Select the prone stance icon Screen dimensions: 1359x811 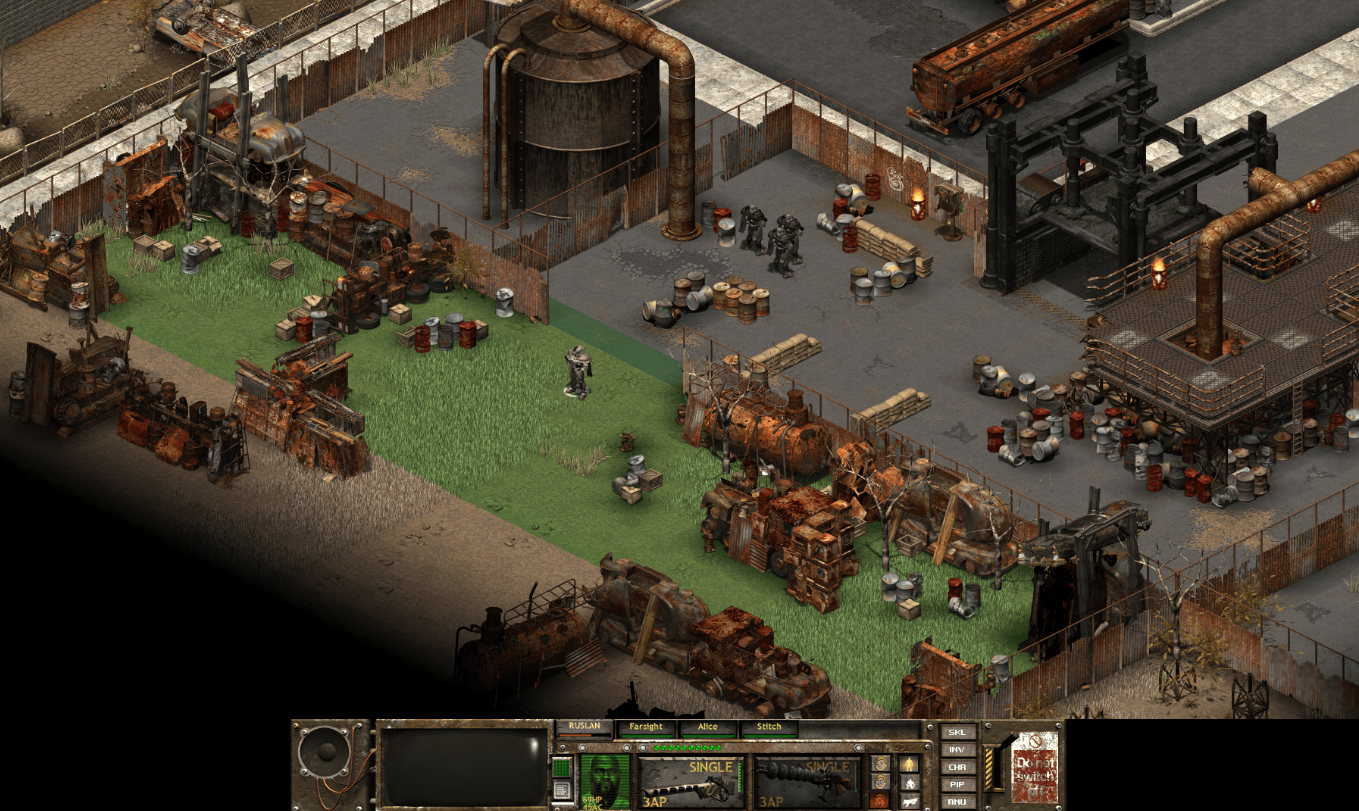point(911,800)
